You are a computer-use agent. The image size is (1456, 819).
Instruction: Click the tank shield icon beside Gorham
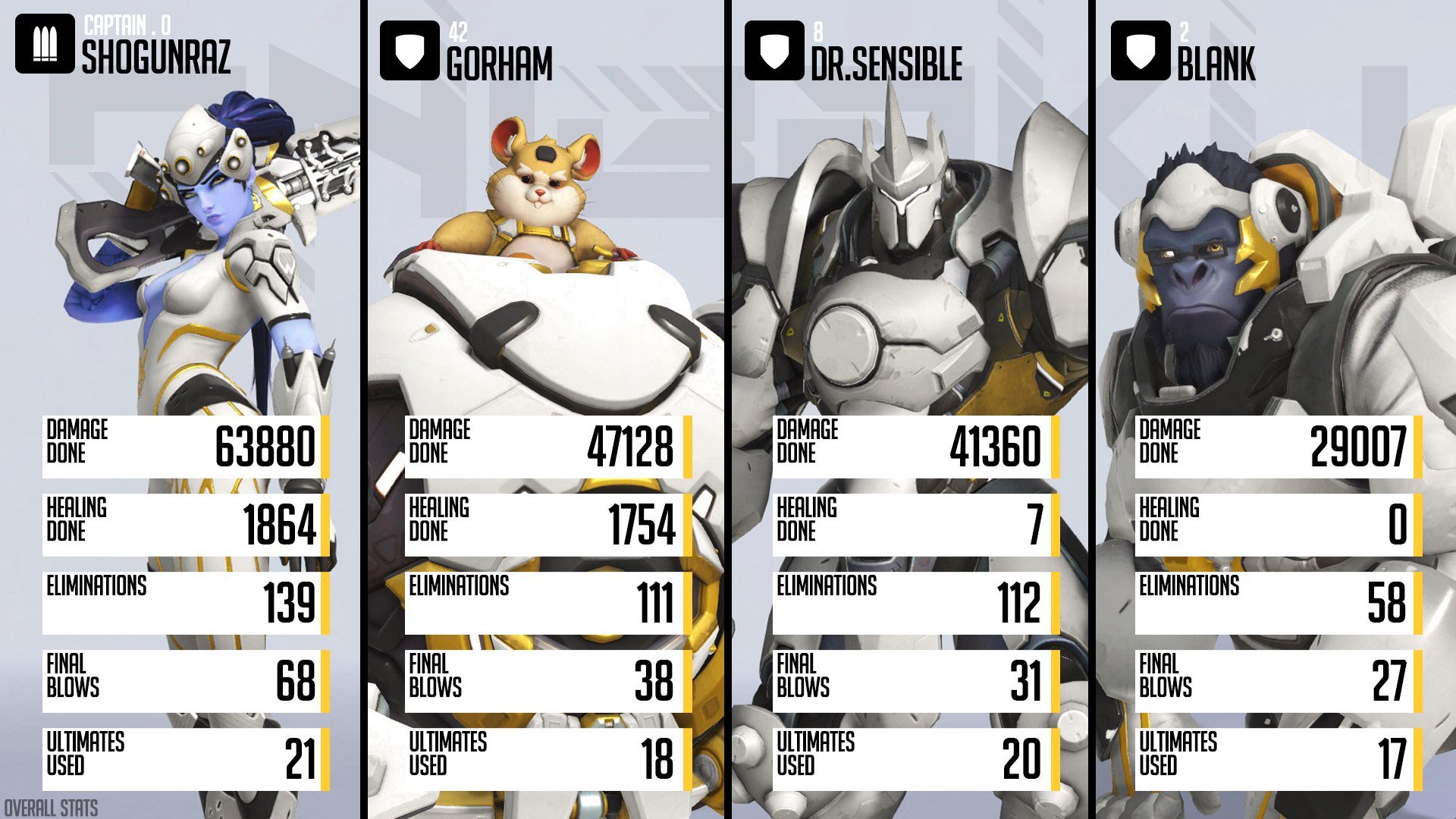pyautogui.click(x=409, y=51)
